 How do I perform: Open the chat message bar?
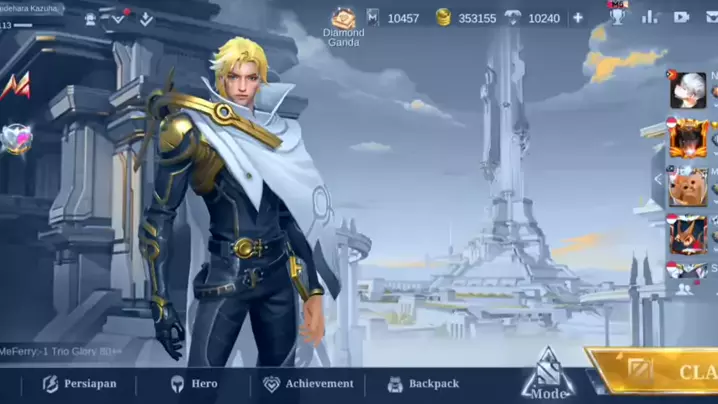click(60, 351)
